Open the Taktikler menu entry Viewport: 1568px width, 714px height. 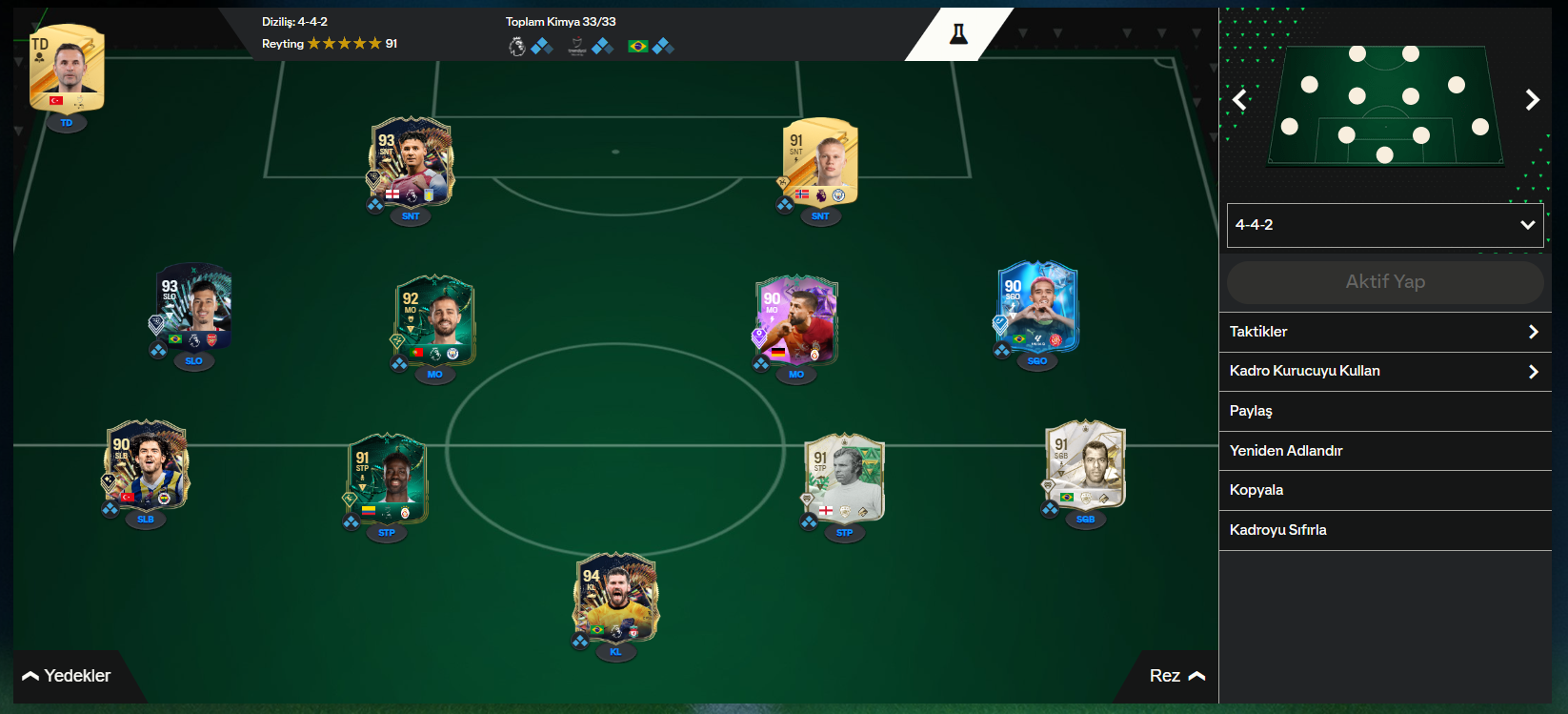point(1385,332)
